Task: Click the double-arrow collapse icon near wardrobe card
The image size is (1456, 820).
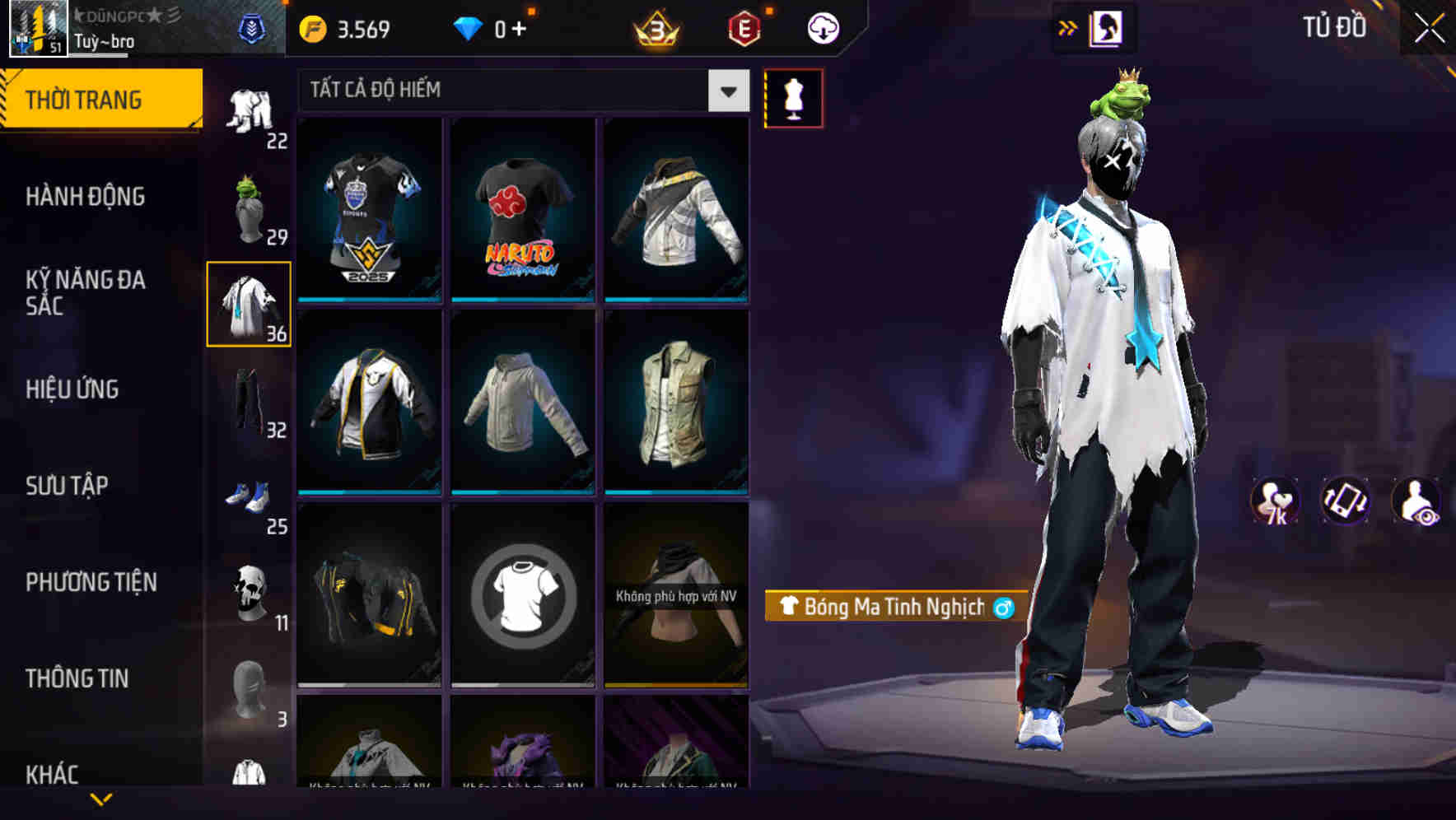Action: pyautogui.click(x=1068, y=26)
